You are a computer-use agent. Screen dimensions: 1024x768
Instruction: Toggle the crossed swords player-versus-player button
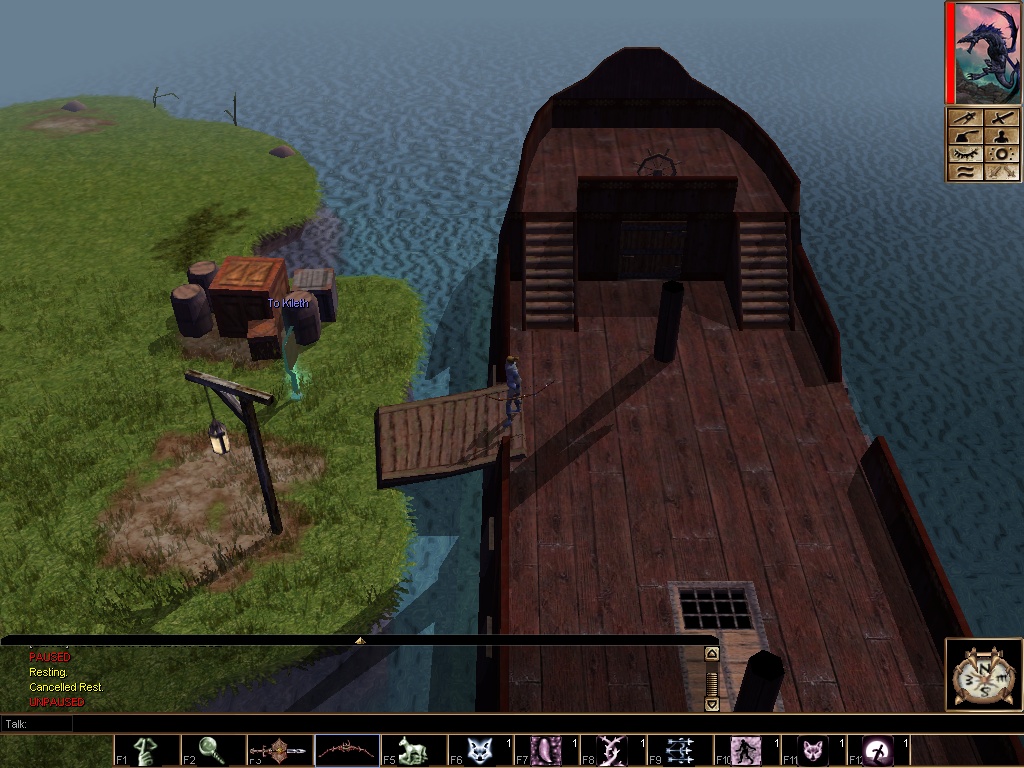click(x=1001, y=172)
